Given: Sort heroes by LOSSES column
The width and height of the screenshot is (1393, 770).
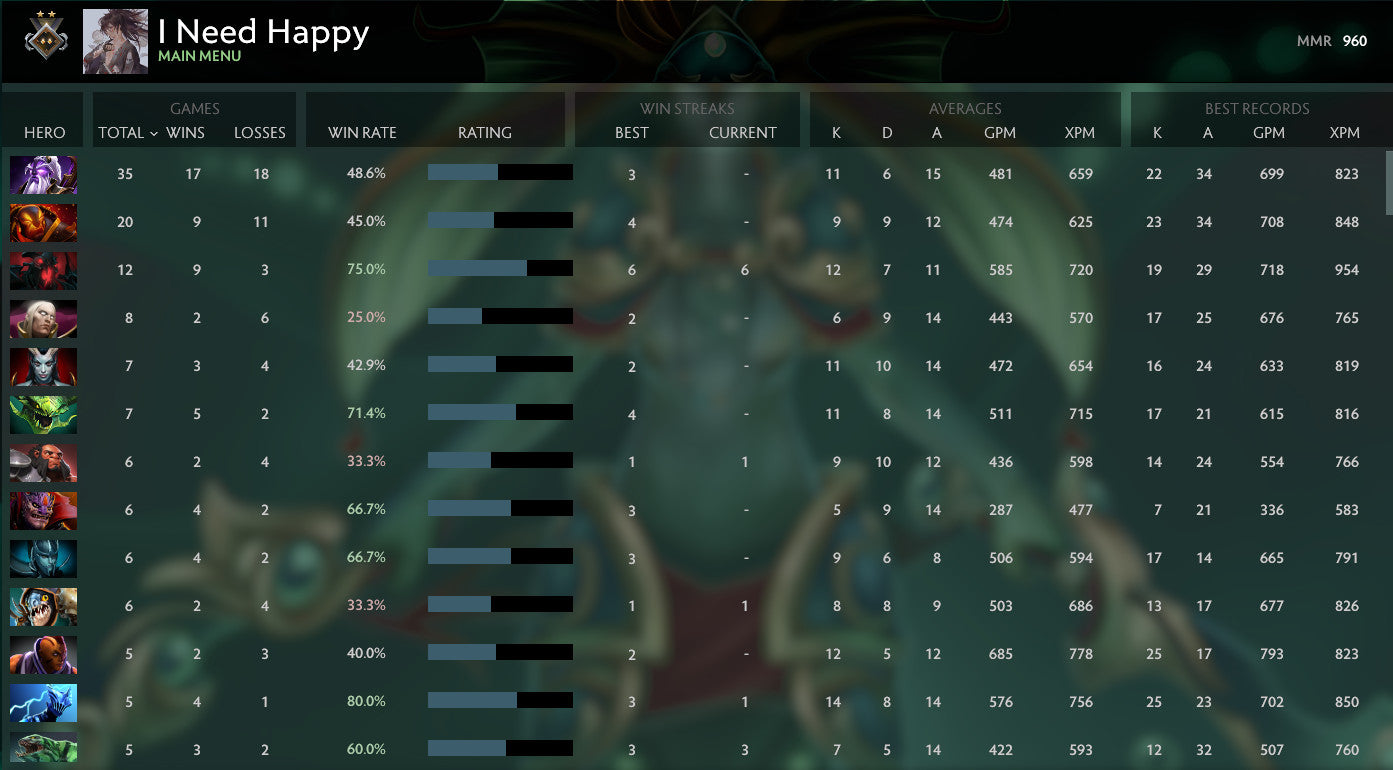Looking at the screenshot, I should [x=260, y=132].
